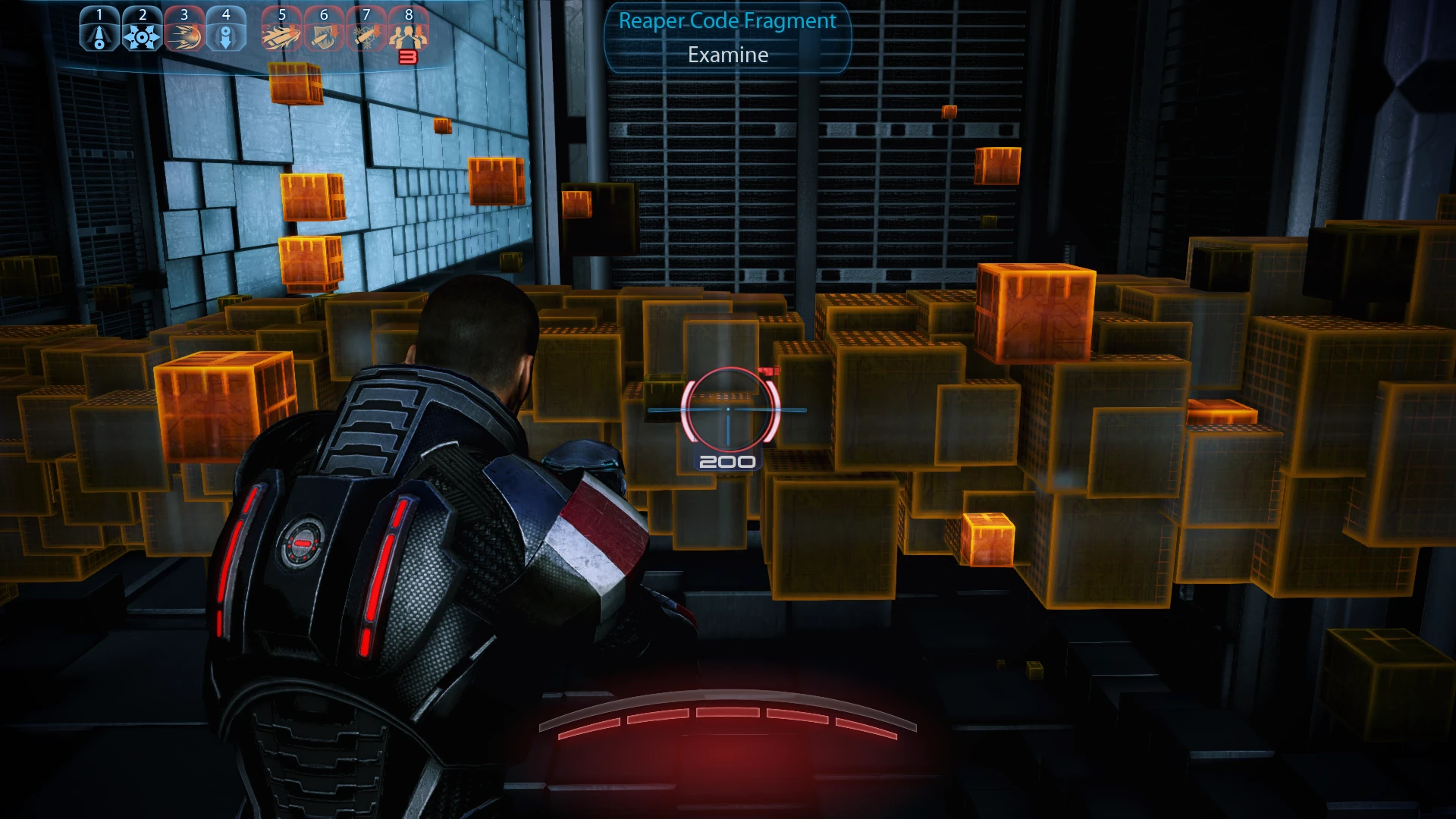The height and width of the screenshot is (819, 1456).
Task: Activate the Adrenaline Rush power in slot 1
Action: click(x=99, y=29)
